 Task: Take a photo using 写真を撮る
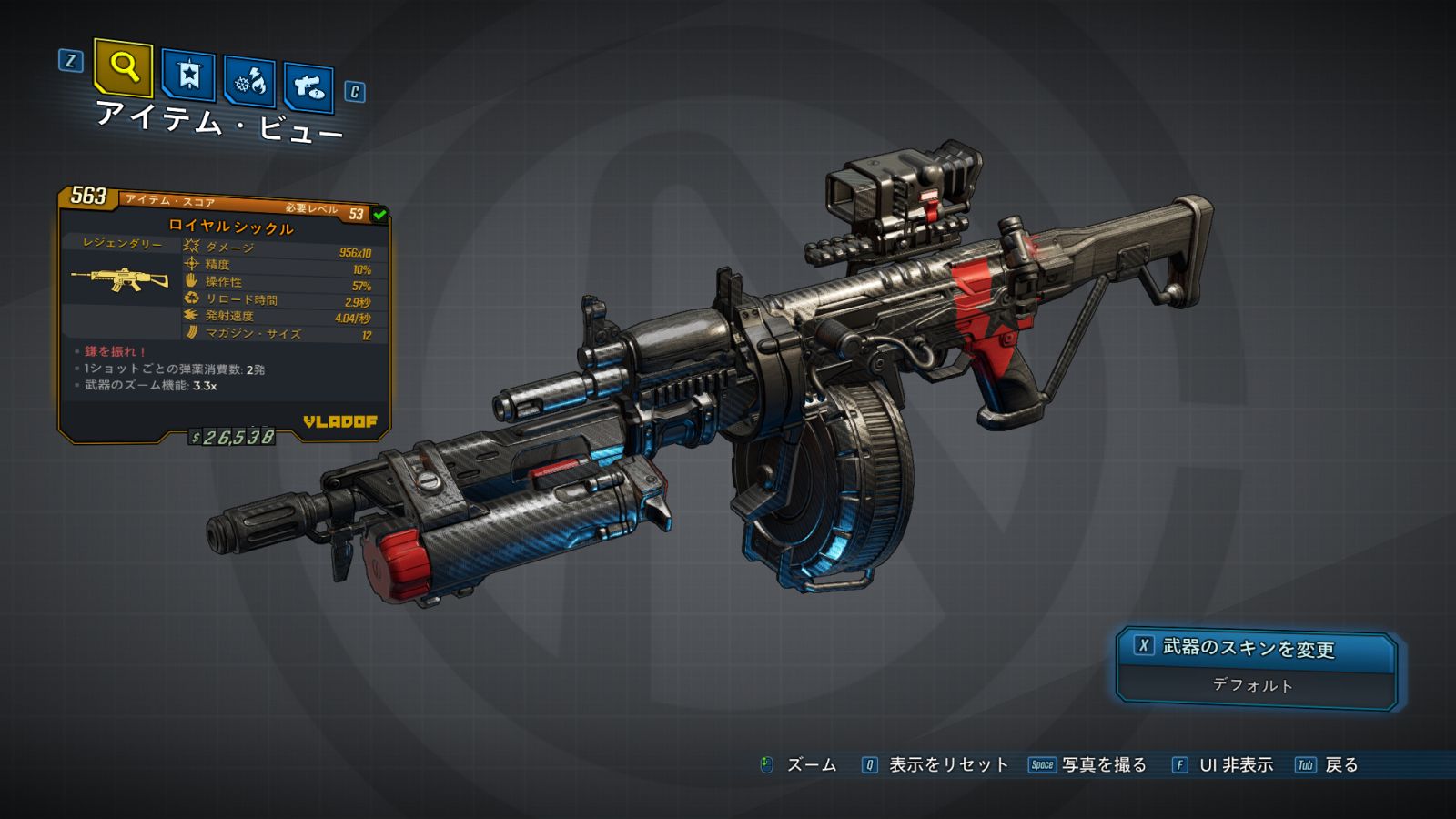click(1088, 765)
